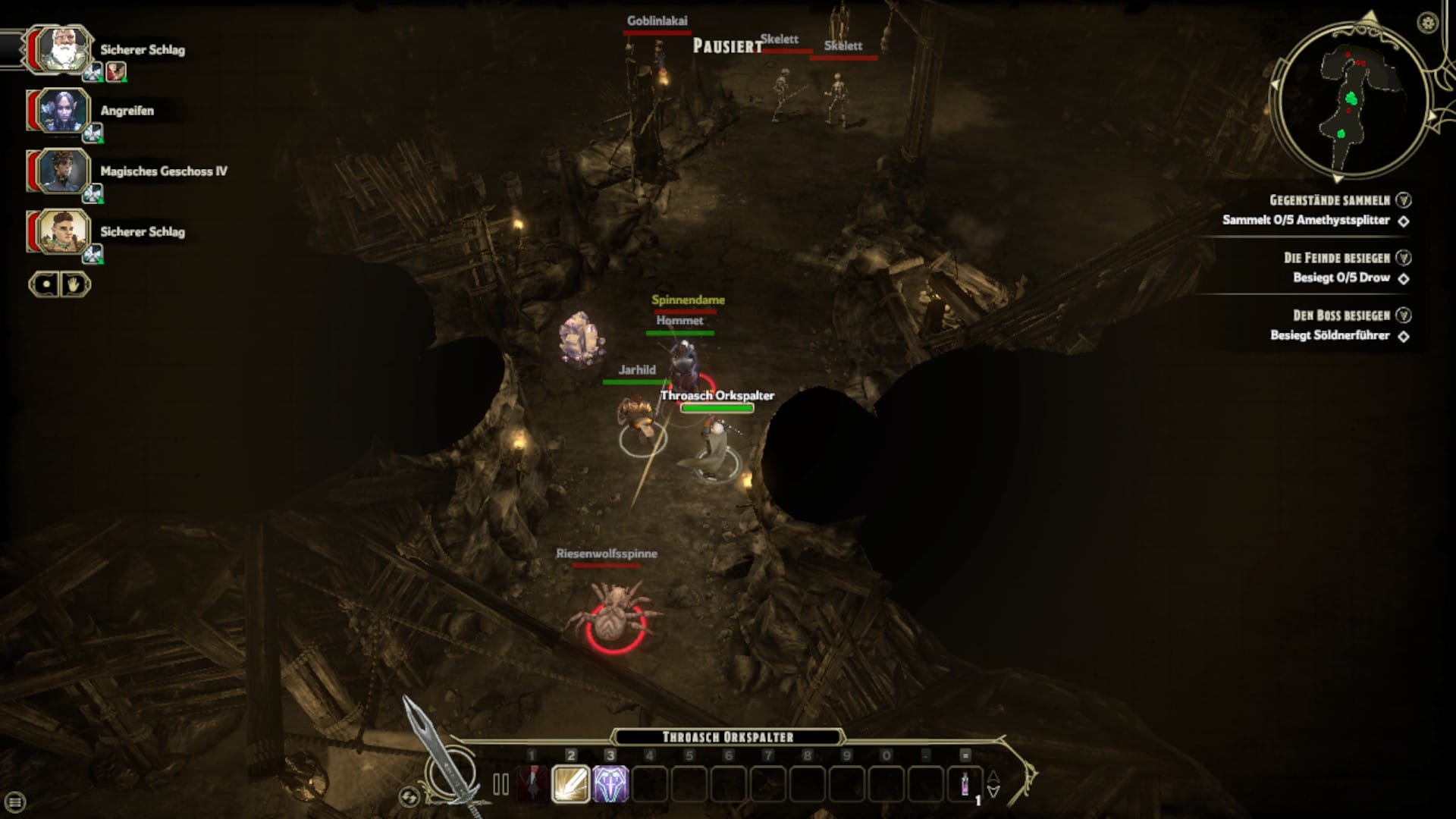The width and height of the screenshot is (1456, 819).
Task: Toggle the pause bars on the hotbar
Action: (500, 785)
